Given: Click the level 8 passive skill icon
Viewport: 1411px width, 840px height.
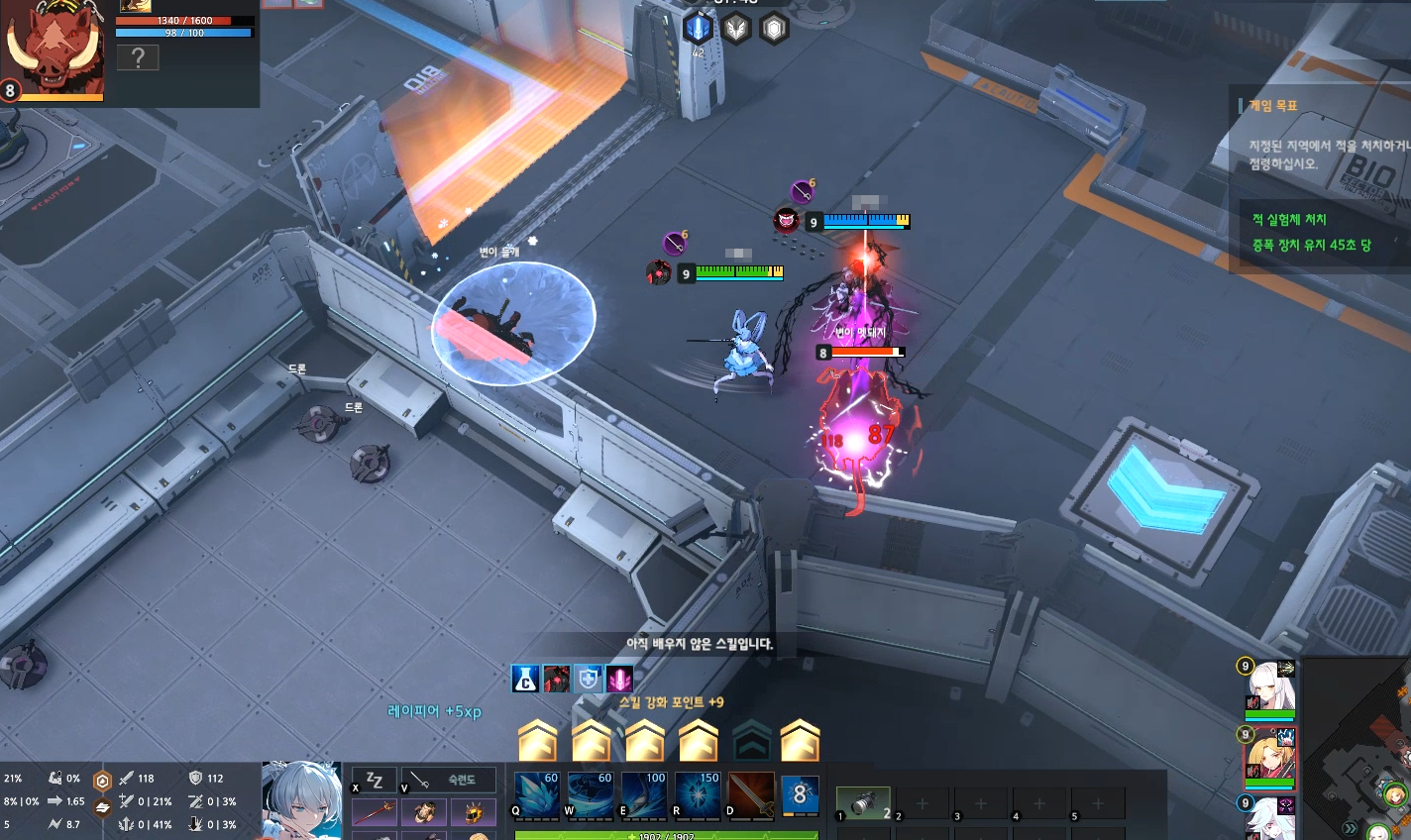Looking at the screenshot, I should 801,794.
